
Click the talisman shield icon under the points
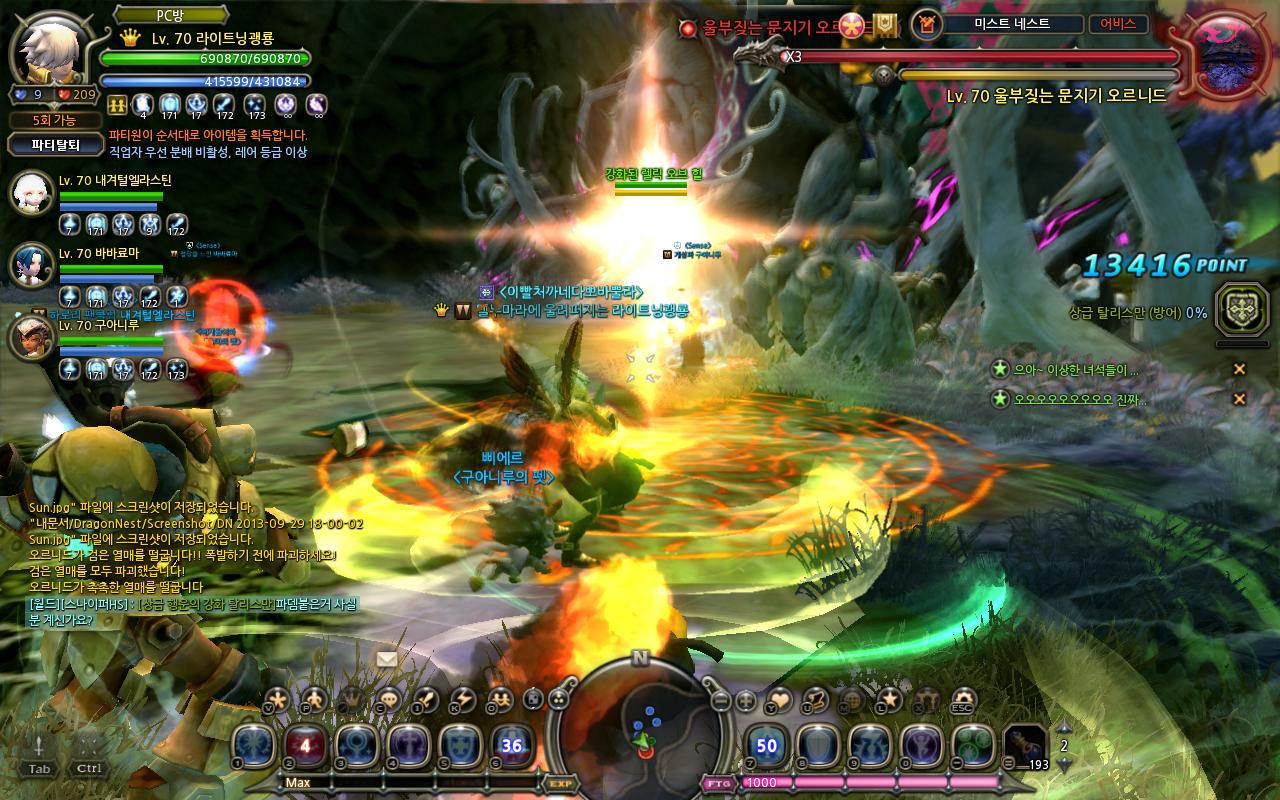coord(1241,310)
